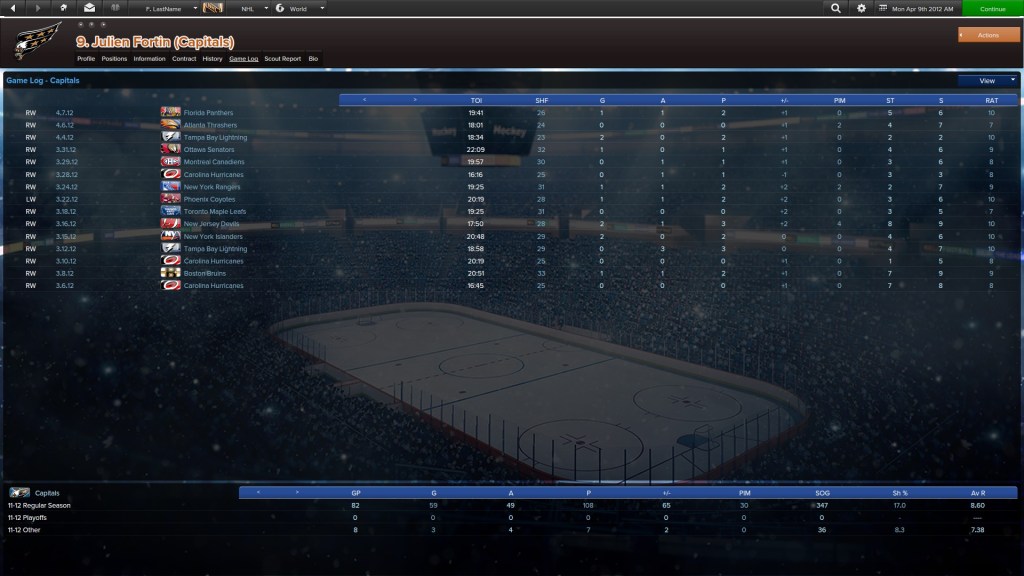The height and width of the screenshot is (576, 1024).
Task: Open the Bio tab
Action: click(x=313, y=59)
